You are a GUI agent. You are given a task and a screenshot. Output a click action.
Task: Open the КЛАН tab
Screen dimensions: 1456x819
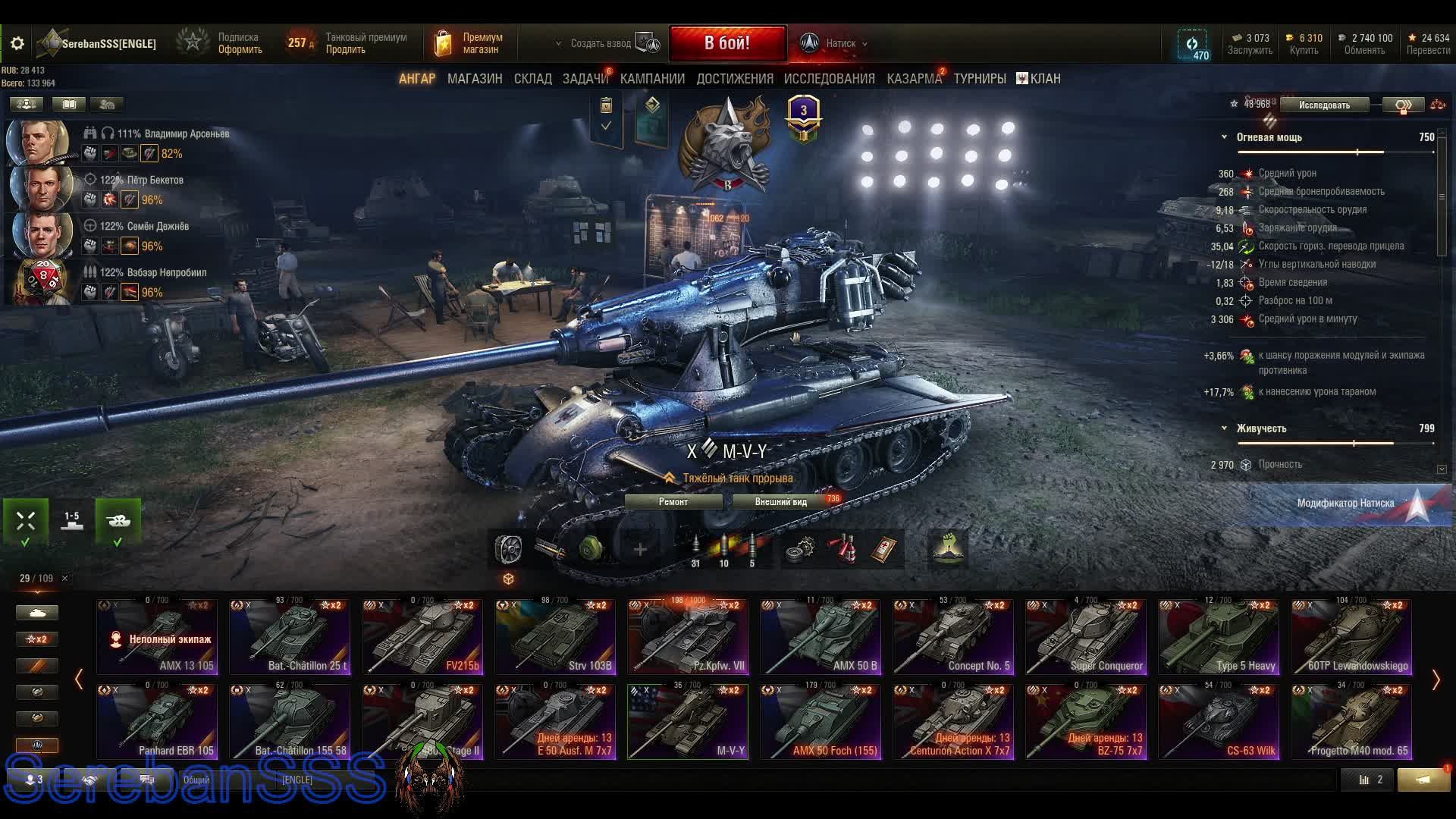1038,79
